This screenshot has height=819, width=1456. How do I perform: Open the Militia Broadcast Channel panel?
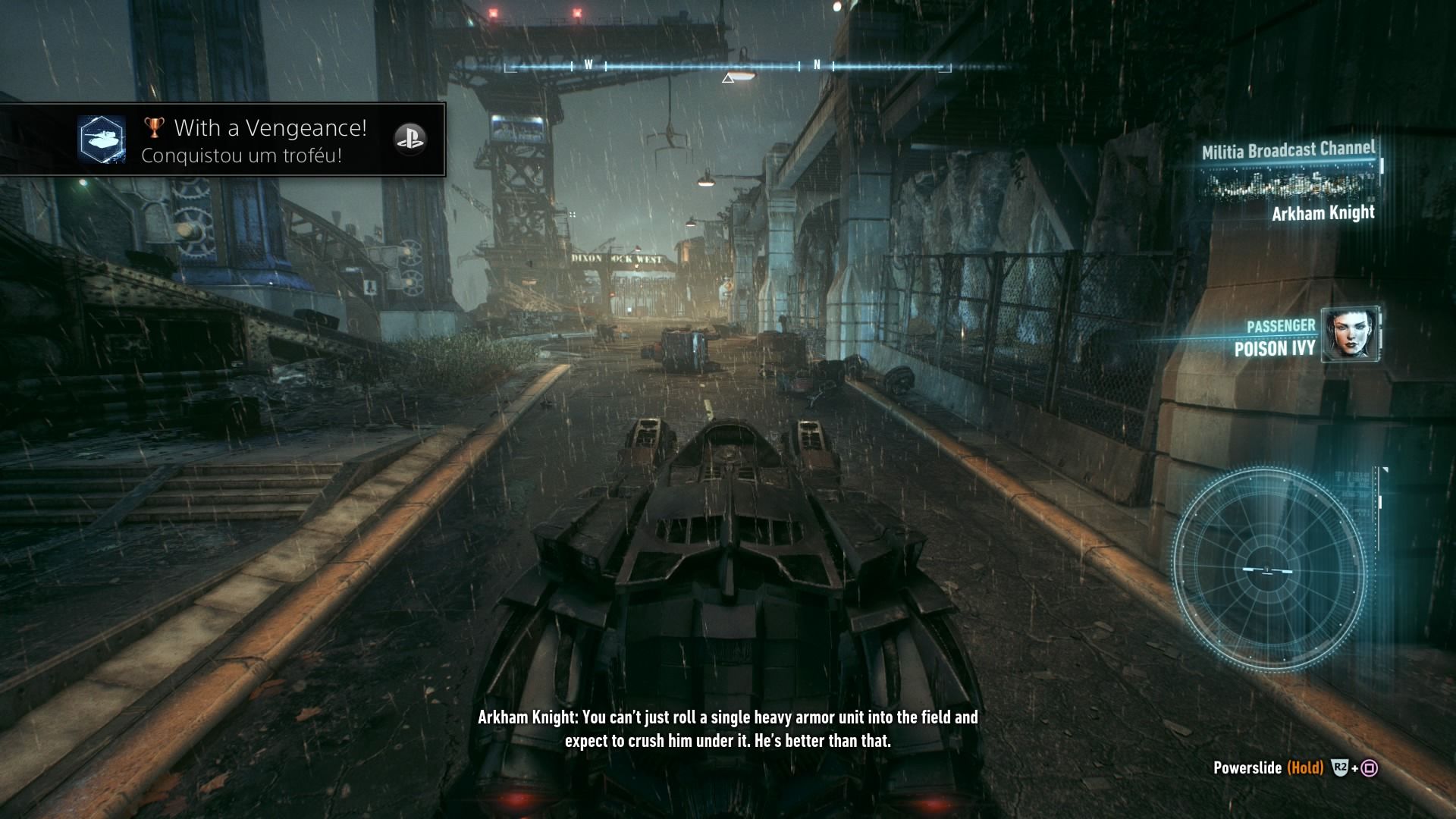click(x=1289, y=179)
